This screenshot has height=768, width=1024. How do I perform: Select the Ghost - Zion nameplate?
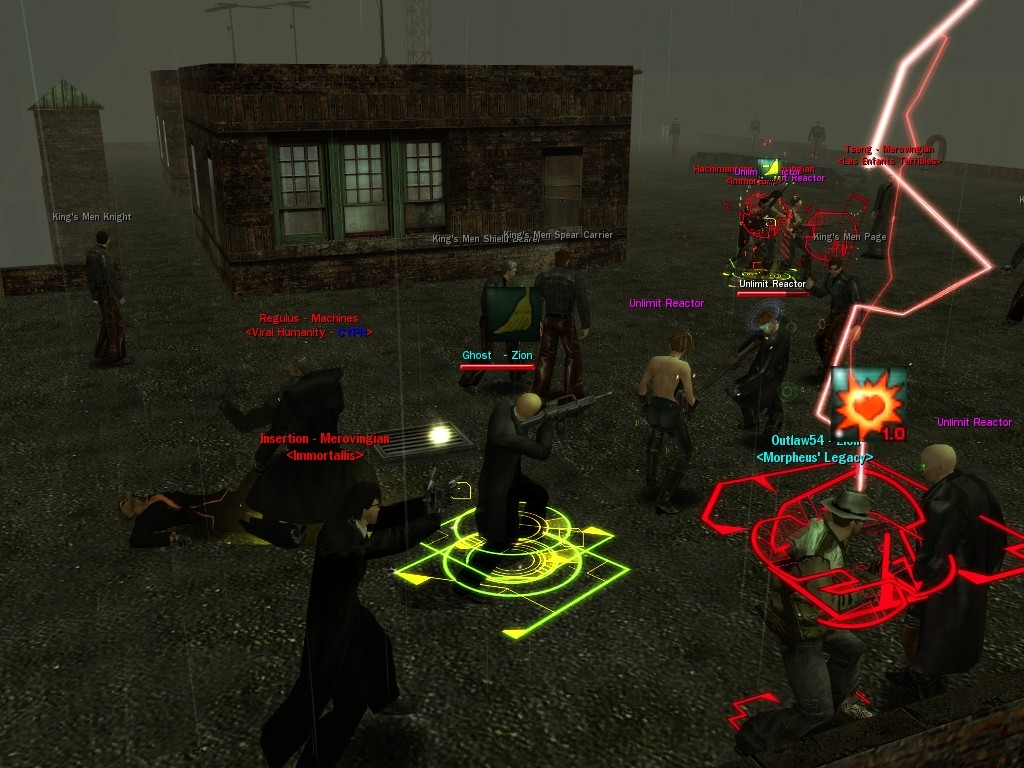pos(497,355)
